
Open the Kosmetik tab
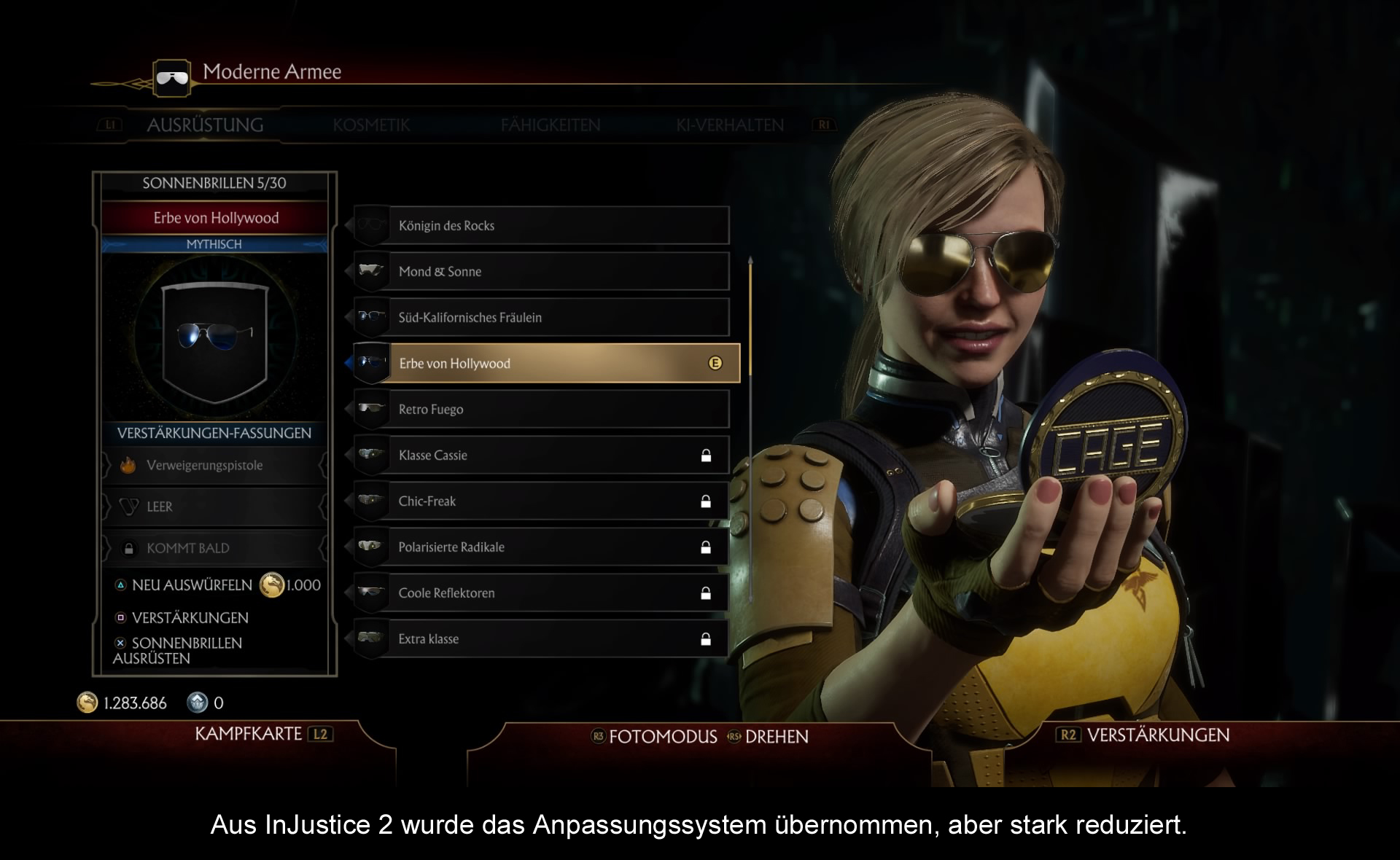point(371,125)
